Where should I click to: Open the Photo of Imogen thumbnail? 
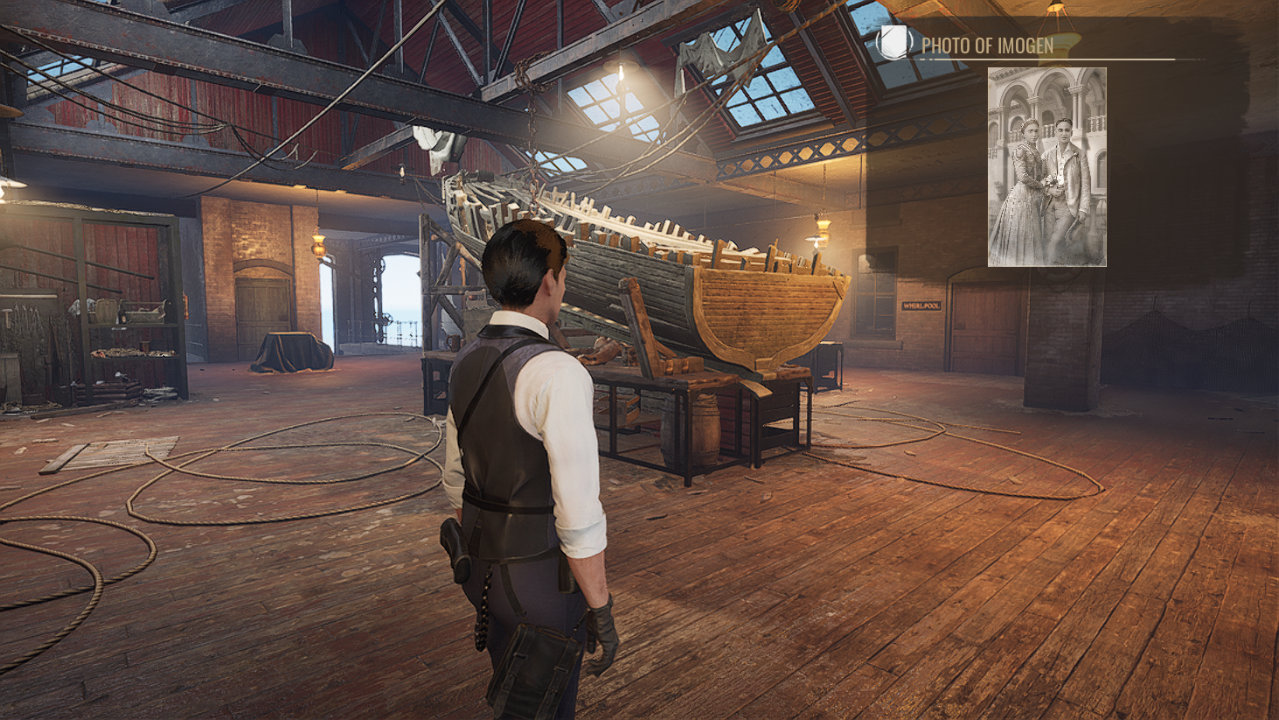coord(1047,166)
